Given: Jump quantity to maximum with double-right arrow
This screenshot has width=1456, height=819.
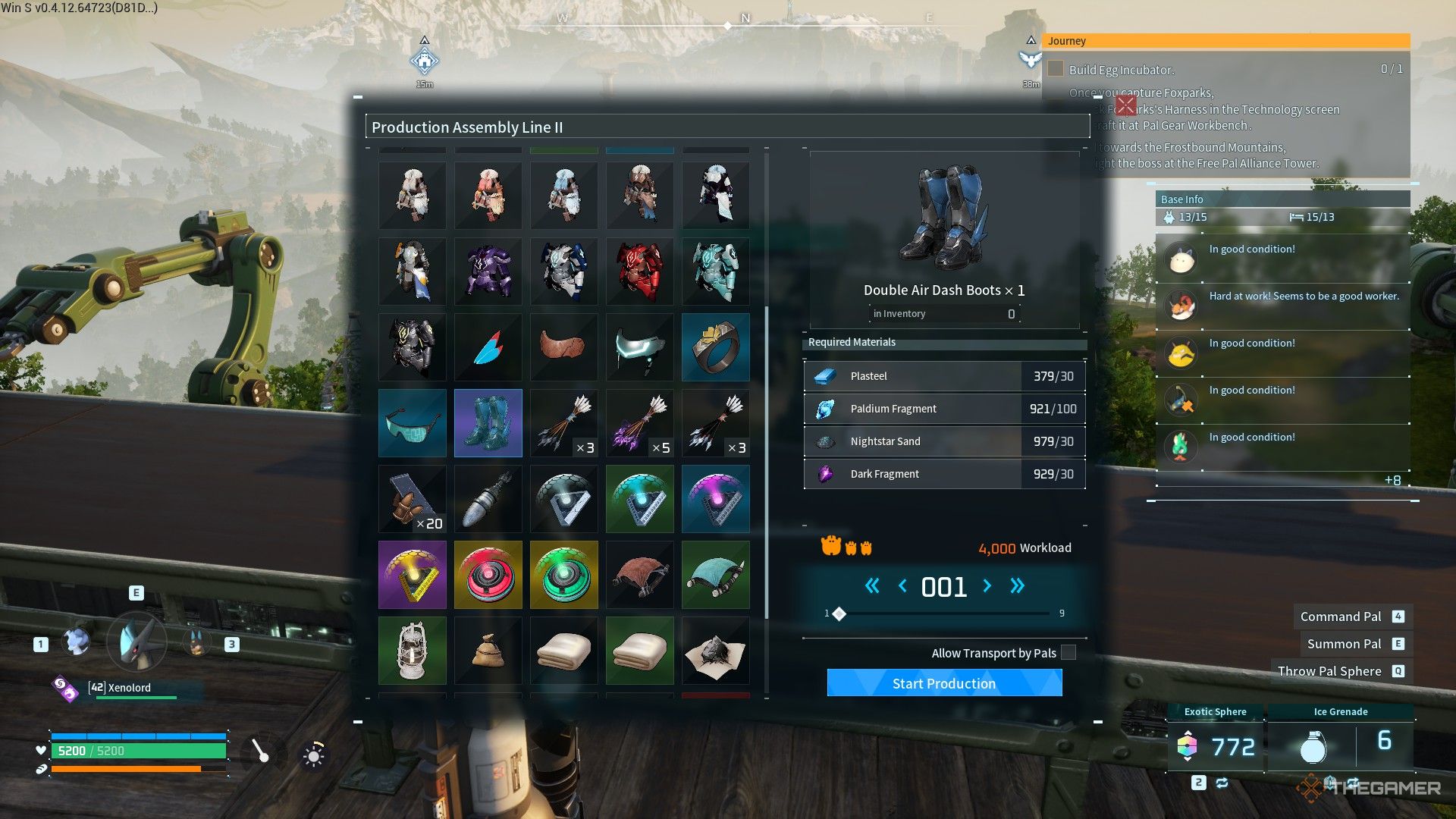Looking at the screenshot, I should (x=1017, y=585).
